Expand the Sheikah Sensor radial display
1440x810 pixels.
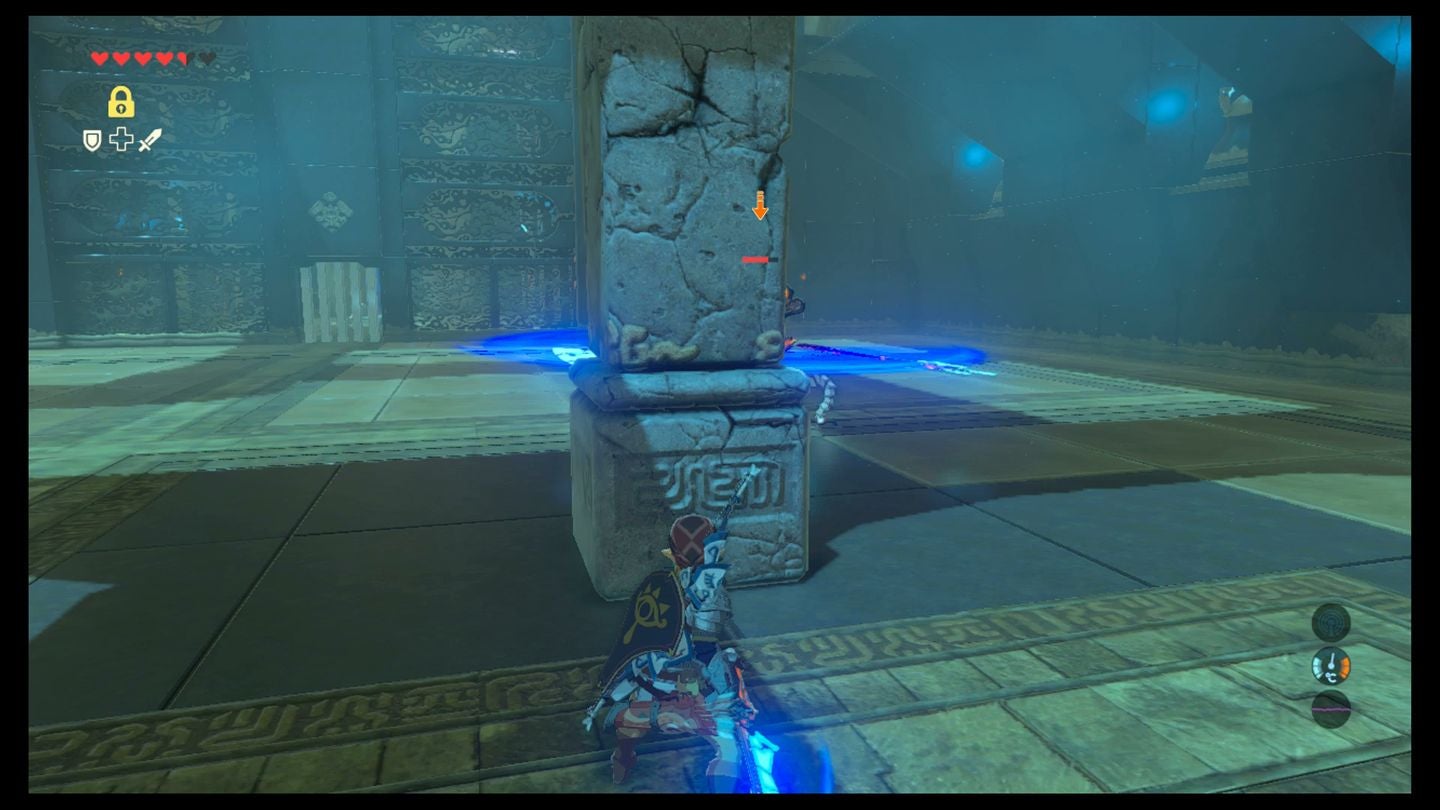[1330, 620]
